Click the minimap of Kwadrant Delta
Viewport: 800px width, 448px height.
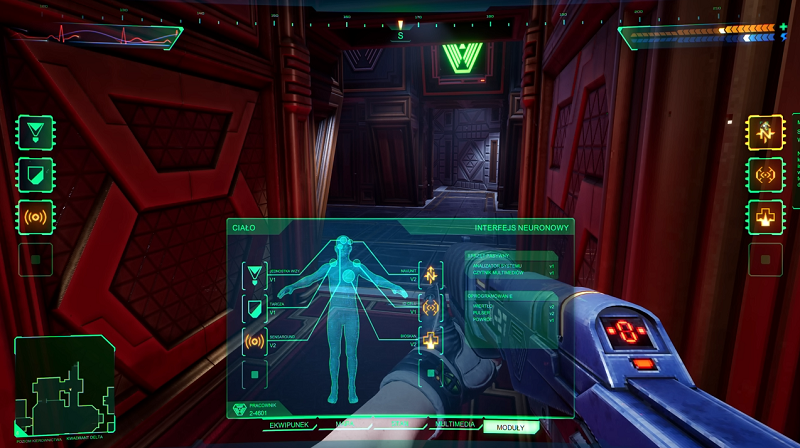click(63, 387)
